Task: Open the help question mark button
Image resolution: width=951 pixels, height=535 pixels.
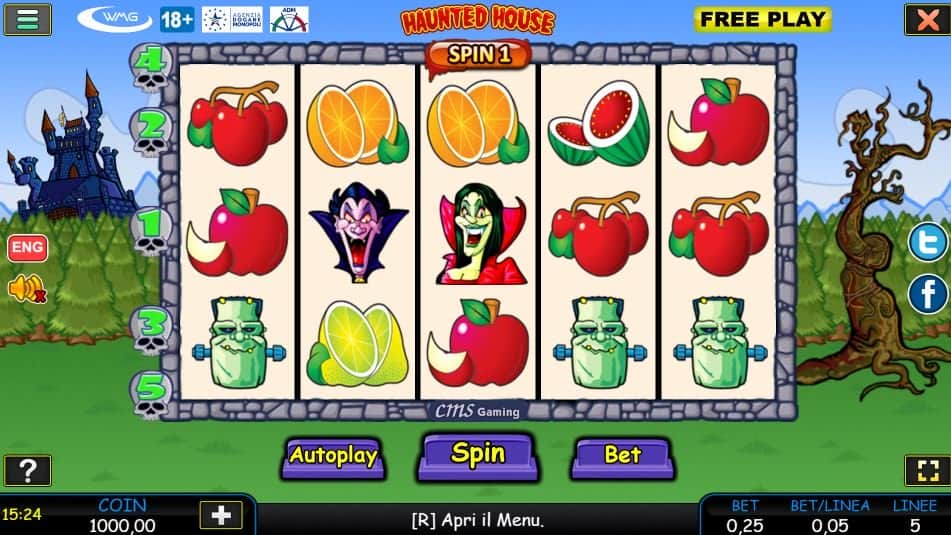Action: (27, 470)
